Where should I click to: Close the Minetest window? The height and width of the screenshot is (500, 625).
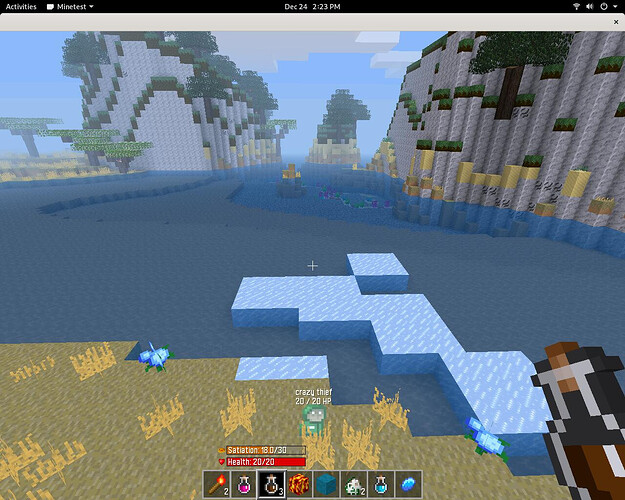pyautogui.click(x=613, y=19)
